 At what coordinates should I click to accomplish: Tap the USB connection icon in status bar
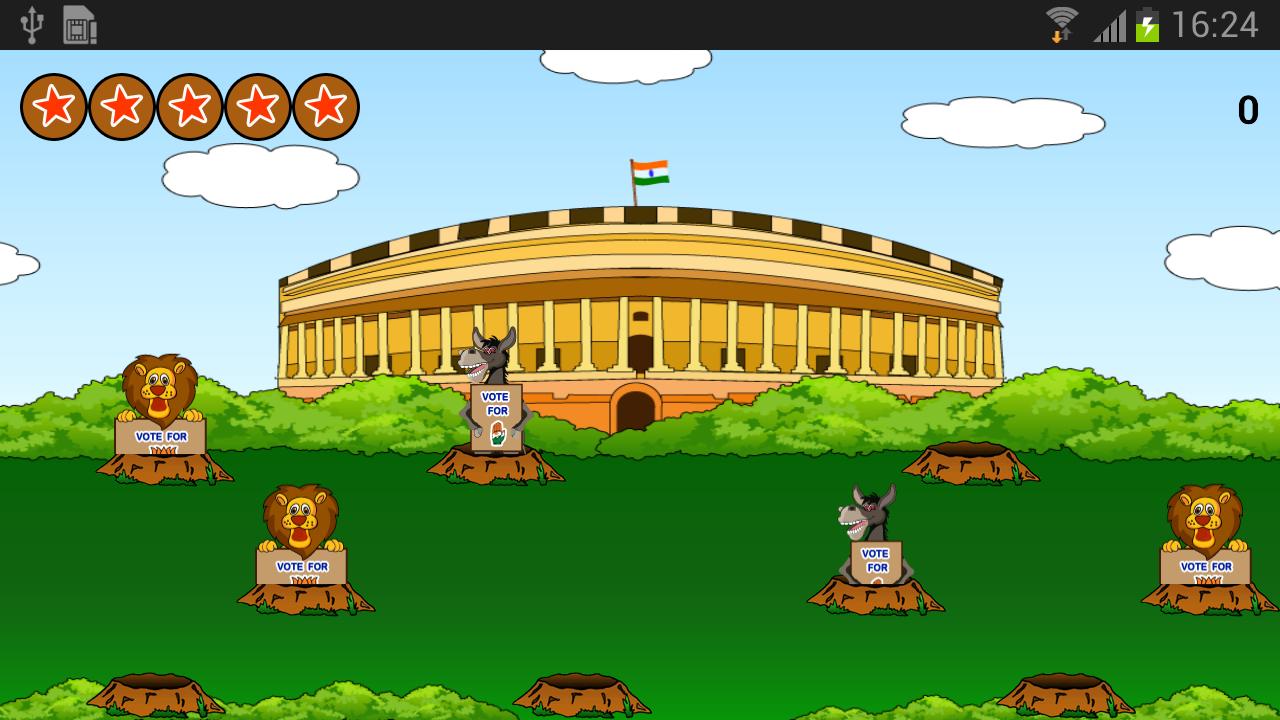pos(33,25)
